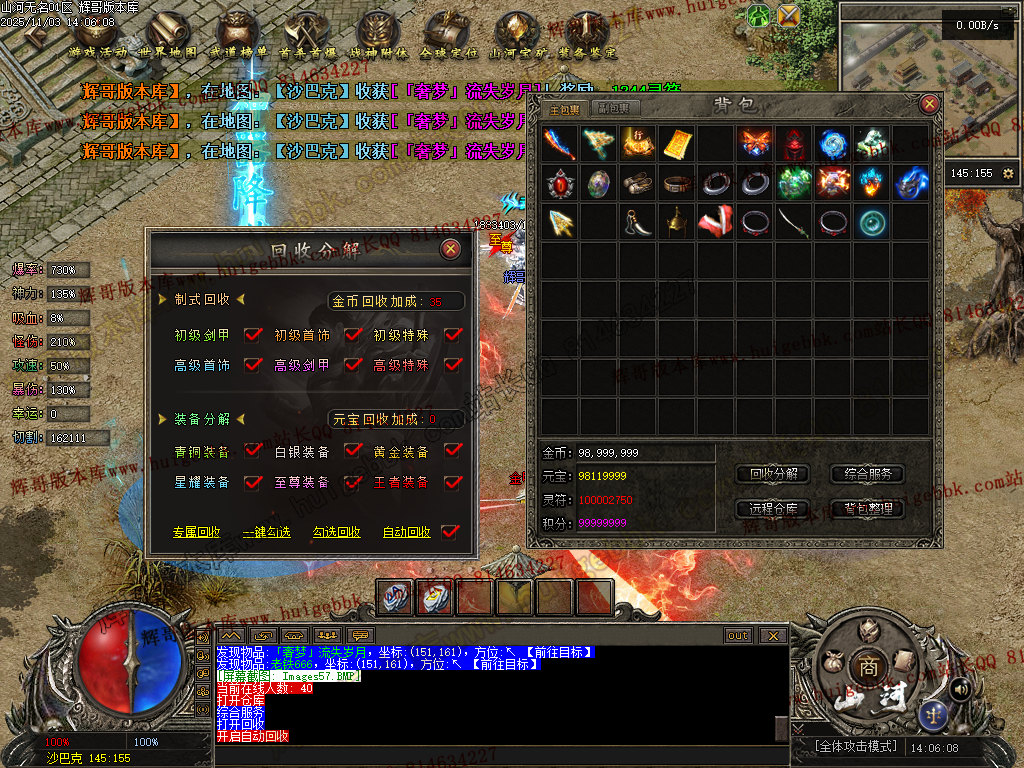Screen dimensions: 1024x768
Task: Open the 远程仓库 remote warehouse
Action: (773, 509)
